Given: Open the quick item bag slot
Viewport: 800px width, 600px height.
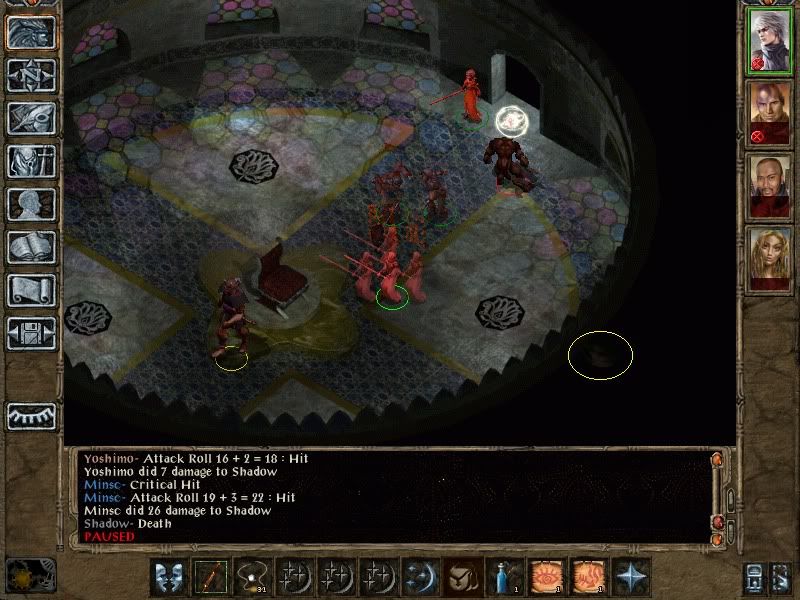Looking at the screenshot, I should 462,578.
